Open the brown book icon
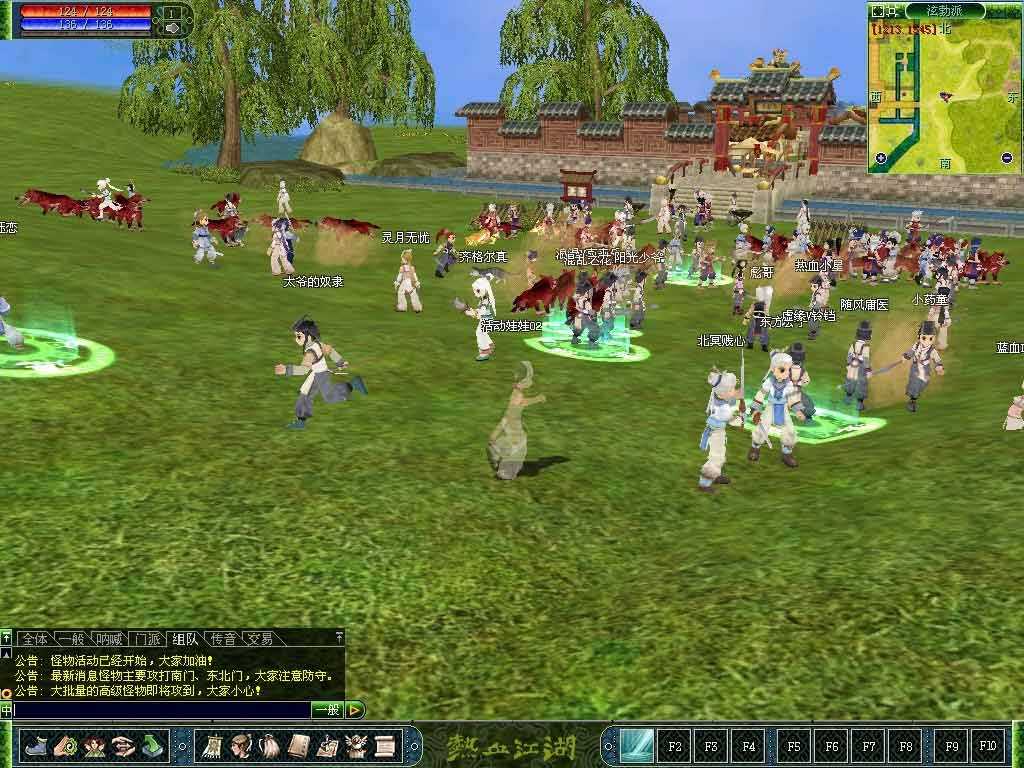Viewport: 1024px width, 768px height. click(x=298, y=746)
